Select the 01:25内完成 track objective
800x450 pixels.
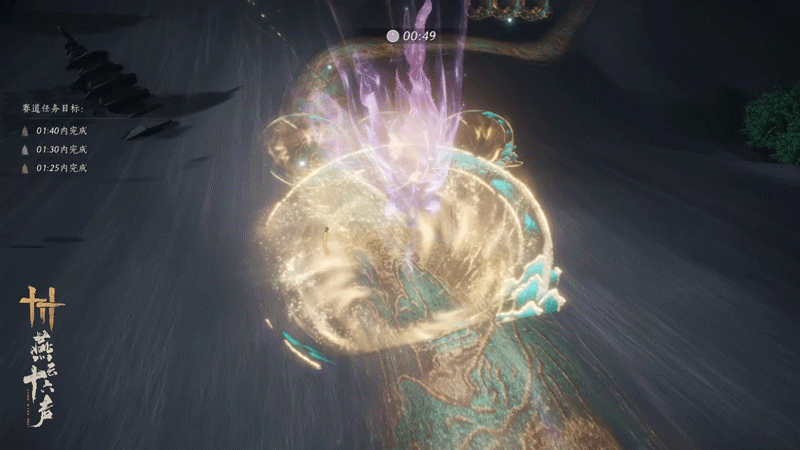[x=61, y=168]
